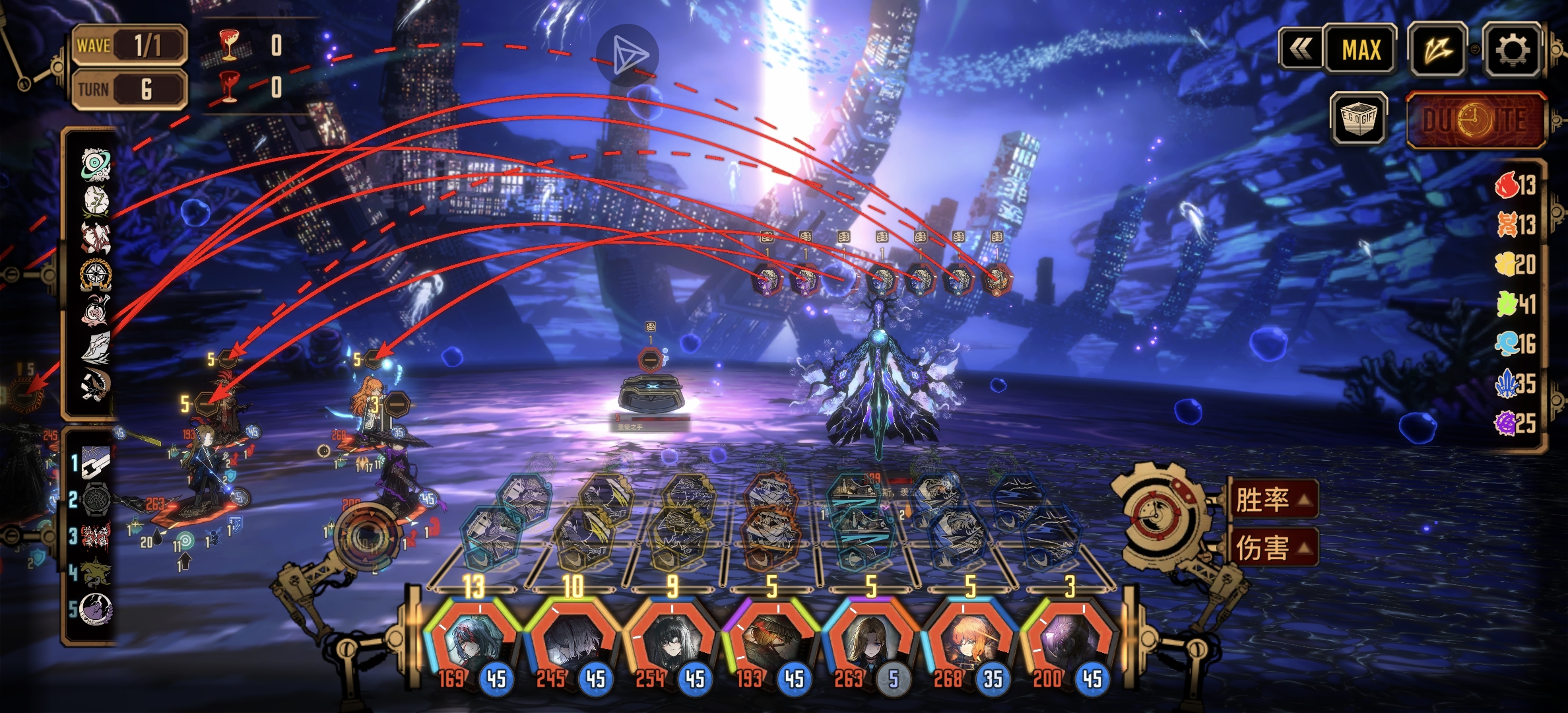Click the double-chevron rewind button
1568x713 pixels.
(1301, 49)
